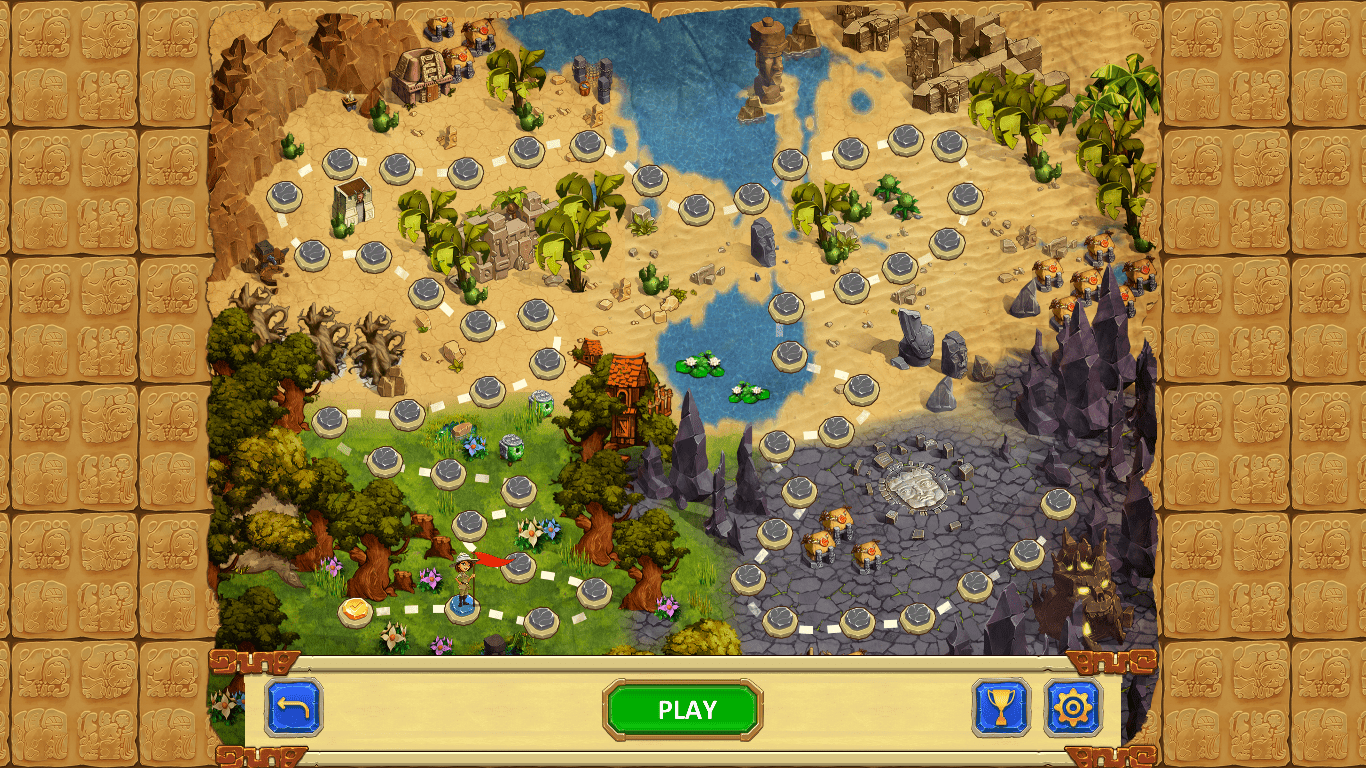
Task: Open settings with the gear button
Action: click(x=1073, y=708)
